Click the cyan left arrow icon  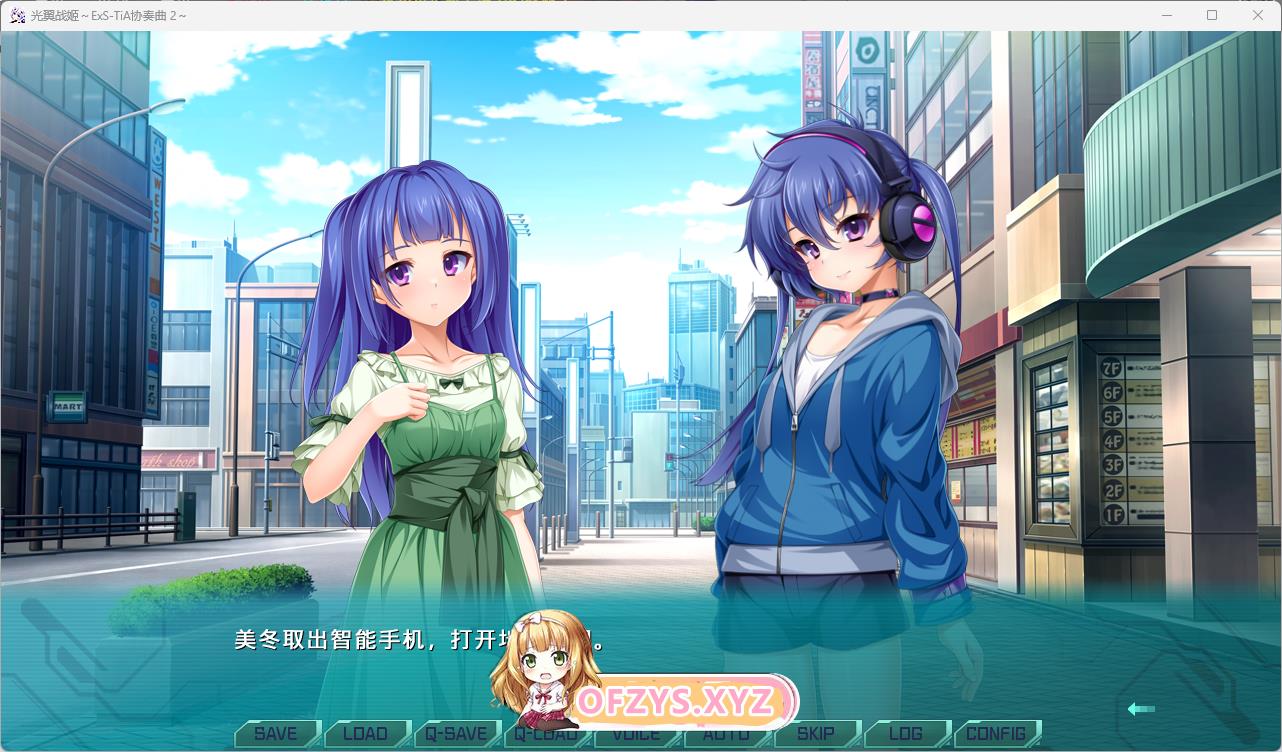click(x=1141, y=709)
